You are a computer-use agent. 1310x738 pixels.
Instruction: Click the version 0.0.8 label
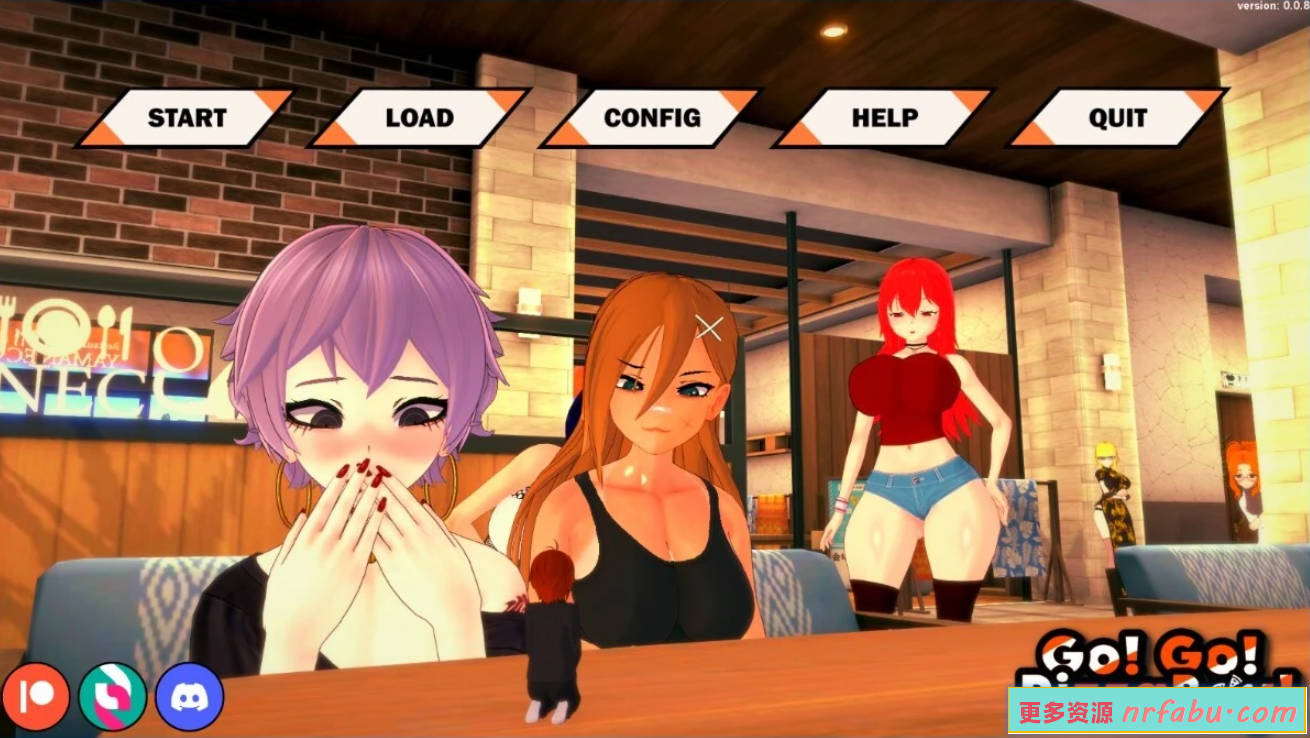[x=1270, y=7]
